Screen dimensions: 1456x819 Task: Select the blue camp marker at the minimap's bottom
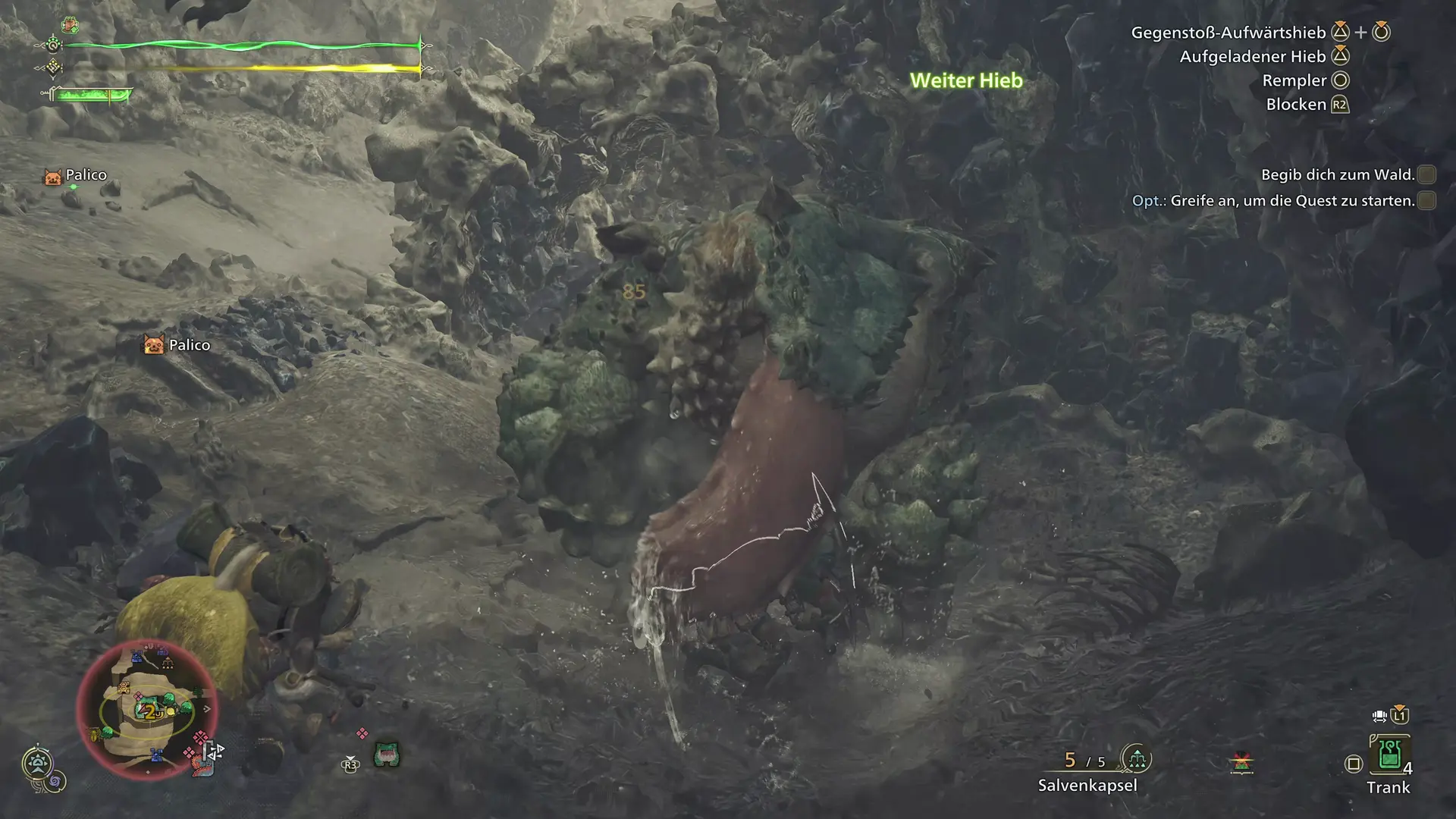point(156,755)
